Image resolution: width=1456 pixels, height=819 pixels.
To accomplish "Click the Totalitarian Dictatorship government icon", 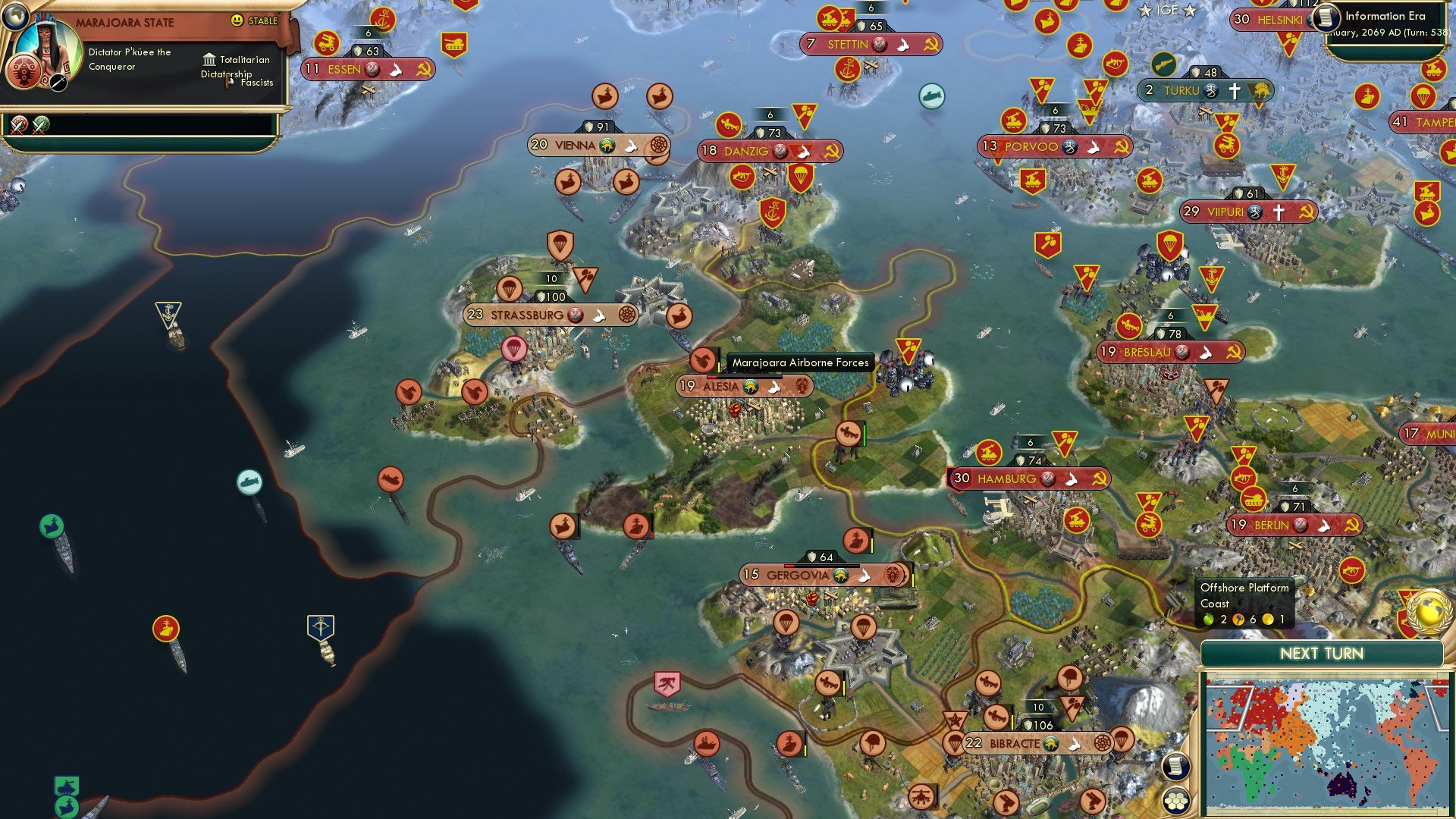I will (209, 59).
